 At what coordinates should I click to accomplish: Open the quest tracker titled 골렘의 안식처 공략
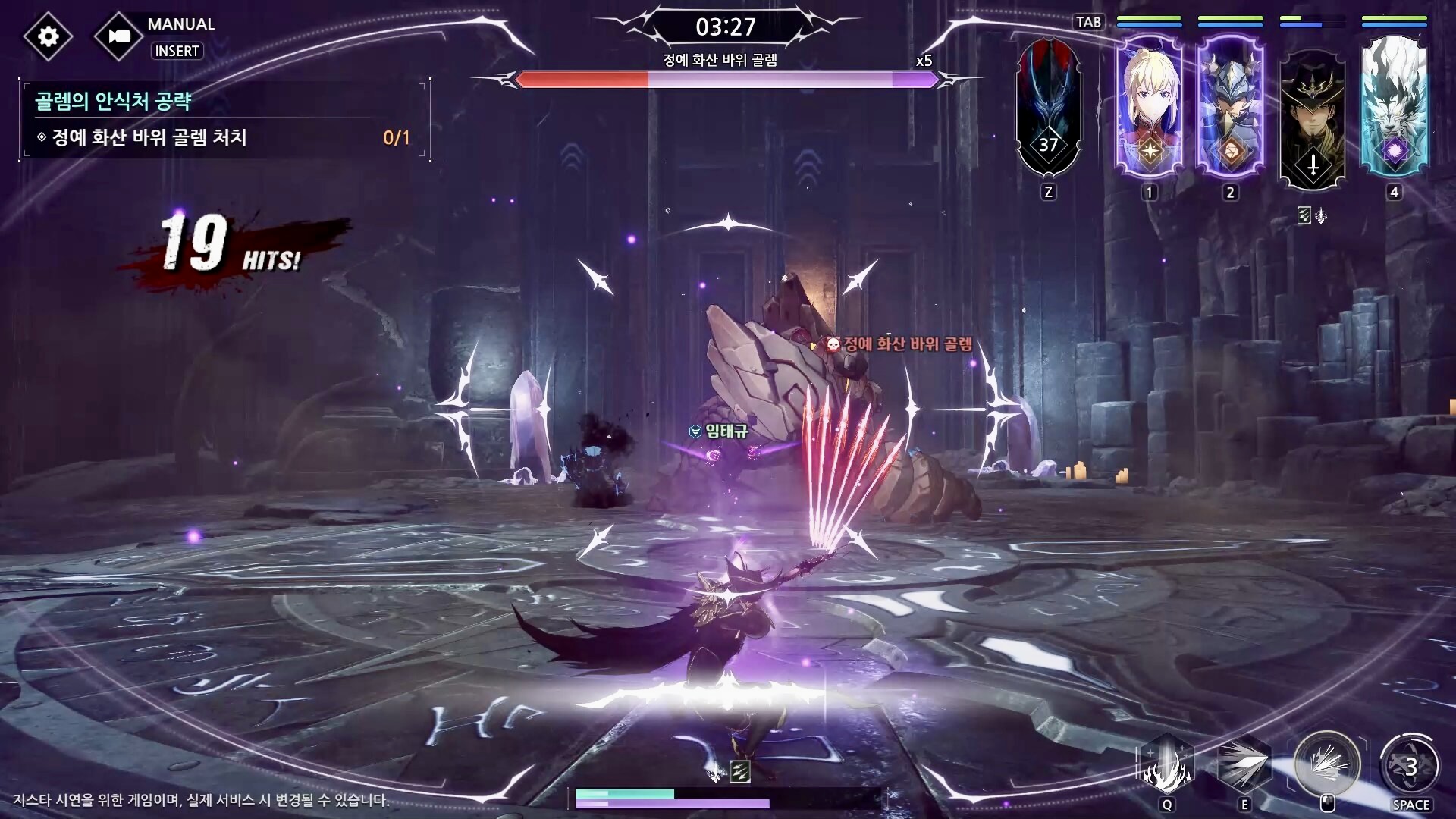(114, 101)
